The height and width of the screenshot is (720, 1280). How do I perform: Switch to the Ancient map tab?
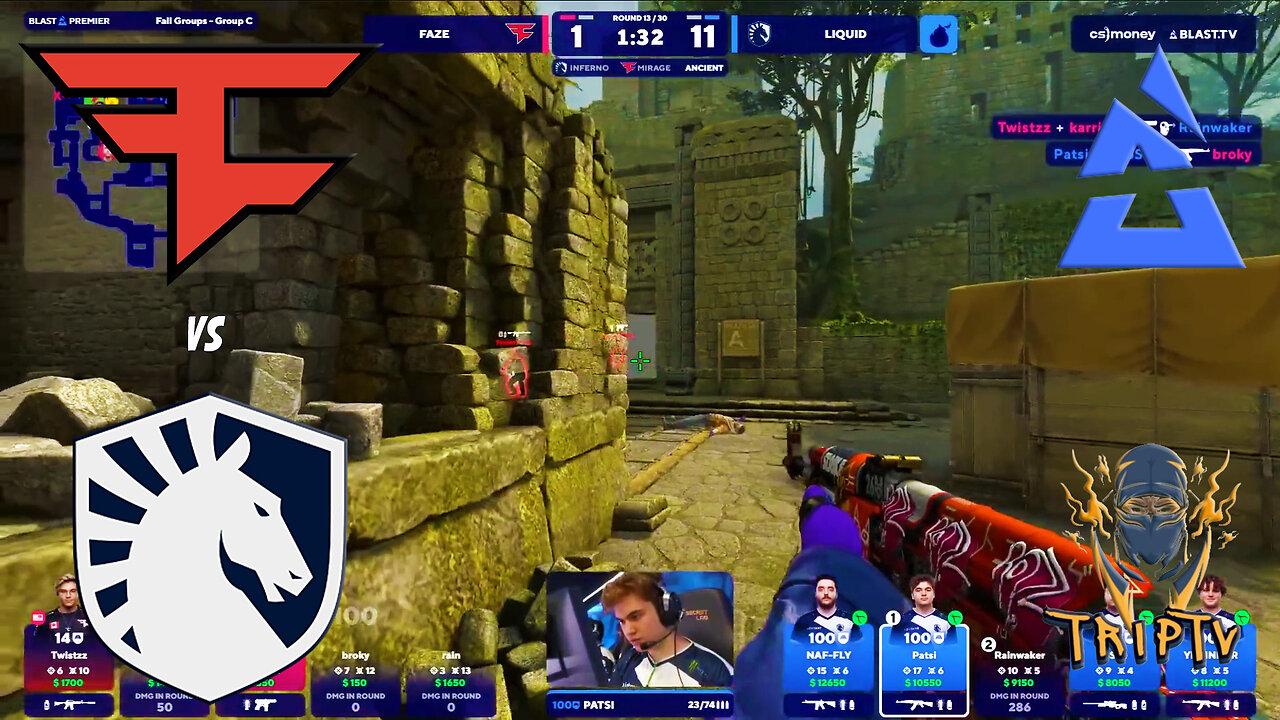coord(703,67)
